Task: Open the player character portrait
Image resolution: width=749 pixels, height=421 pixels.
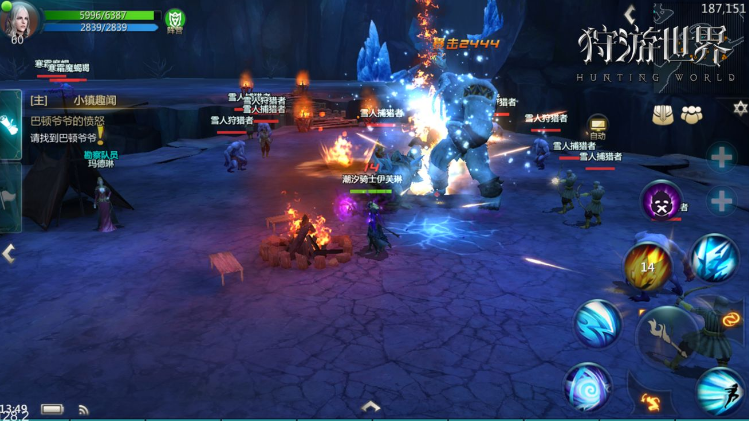Action: click(x=20, y=20)
